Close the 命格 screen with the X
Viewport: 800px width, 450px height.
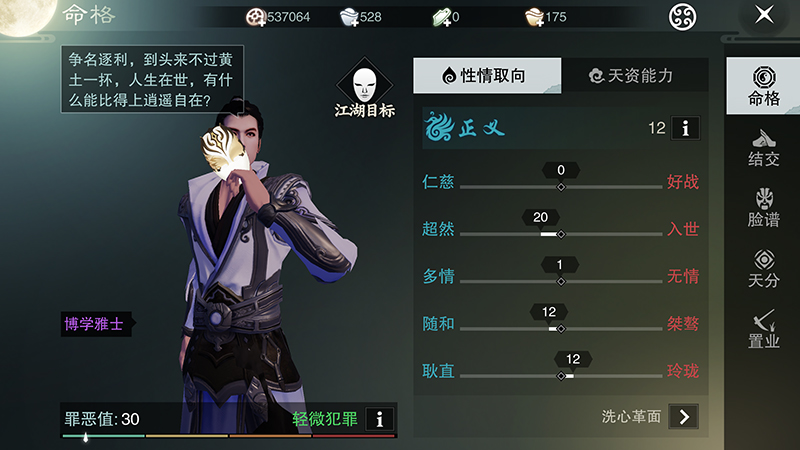coord(764,15)
